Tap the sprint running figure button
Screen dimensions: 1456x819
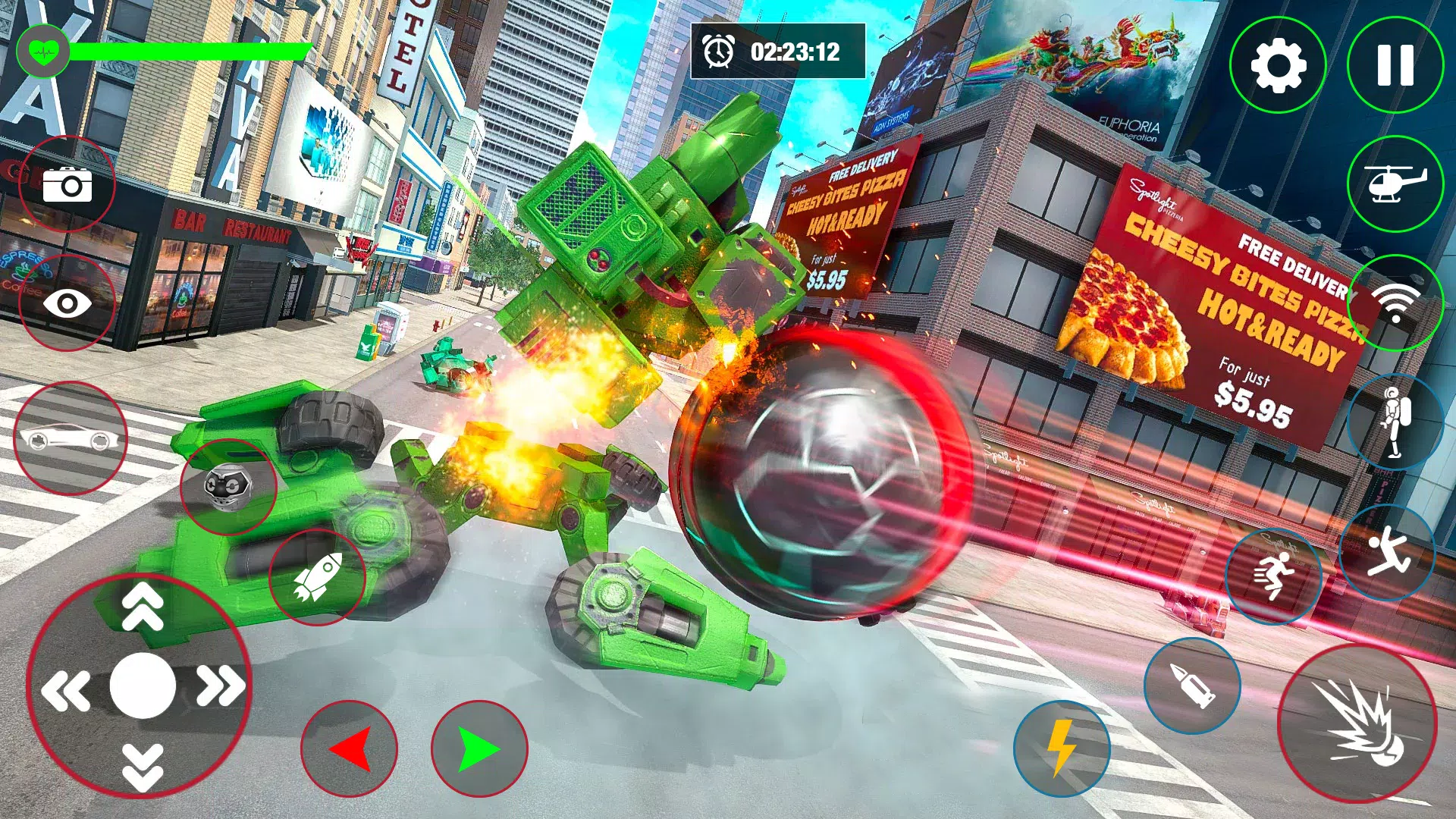tap(1273, 576)
